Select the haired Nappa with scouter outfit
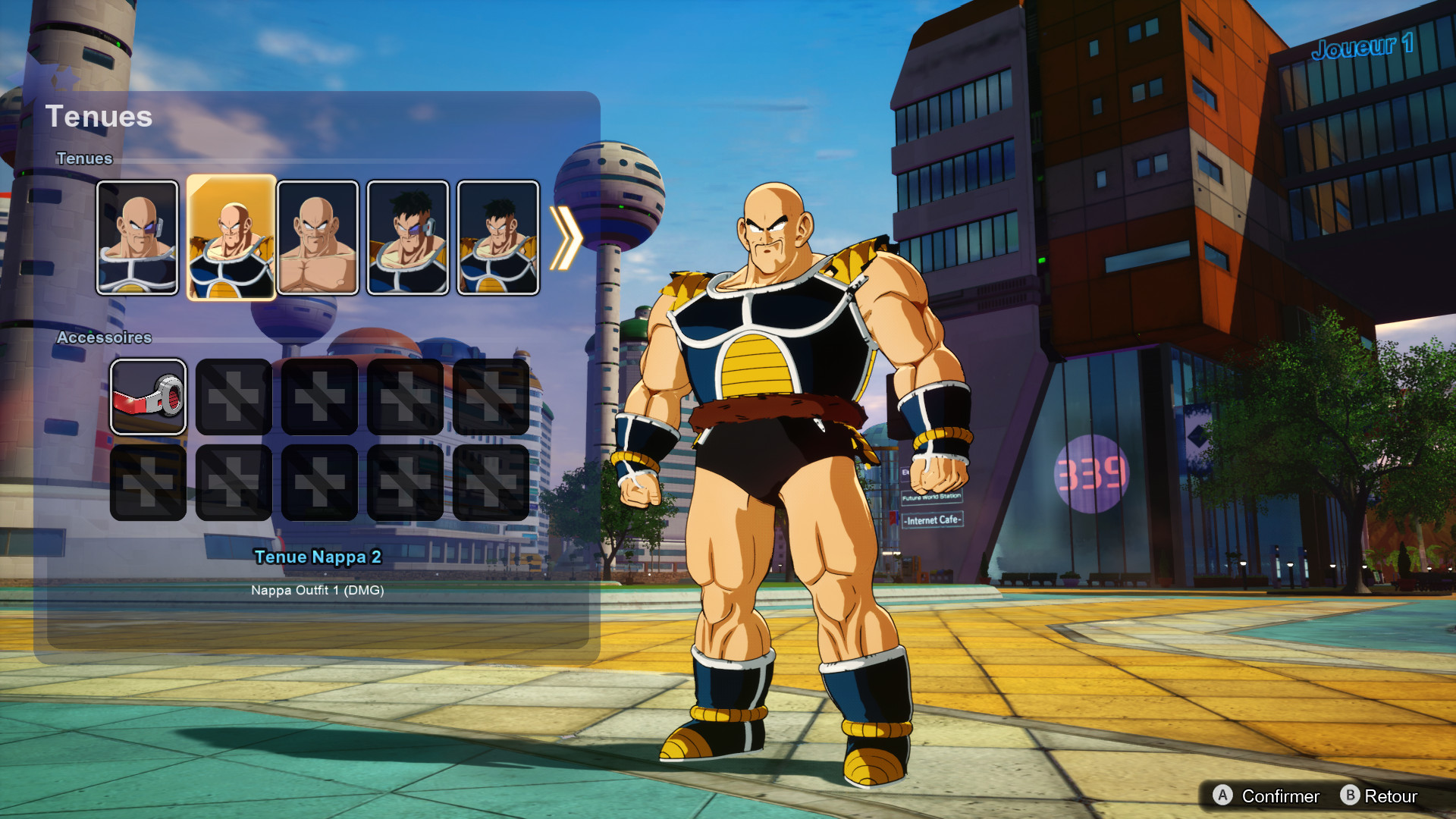Image resolution: width=1456 pixels, height=819 pixels. [406, 237]
